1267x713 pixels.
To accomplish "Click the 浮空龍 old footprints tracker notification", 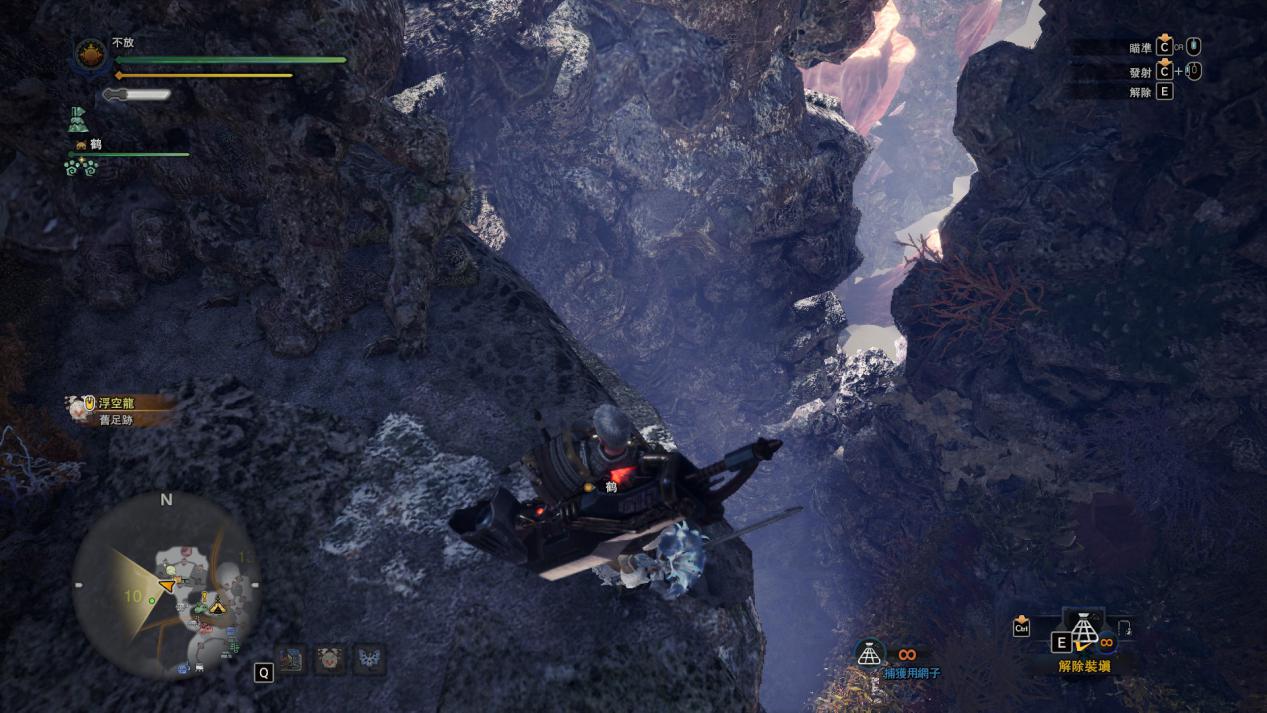I will [120, 410].
